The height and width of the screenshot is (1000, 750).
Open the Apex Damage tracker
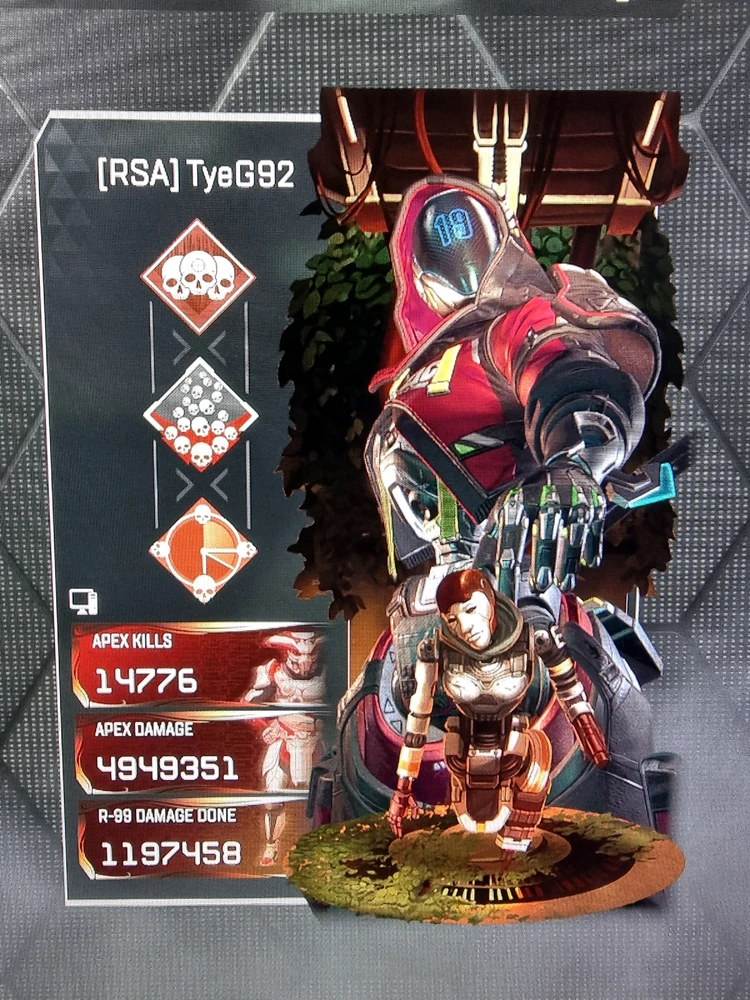[200, 753]
